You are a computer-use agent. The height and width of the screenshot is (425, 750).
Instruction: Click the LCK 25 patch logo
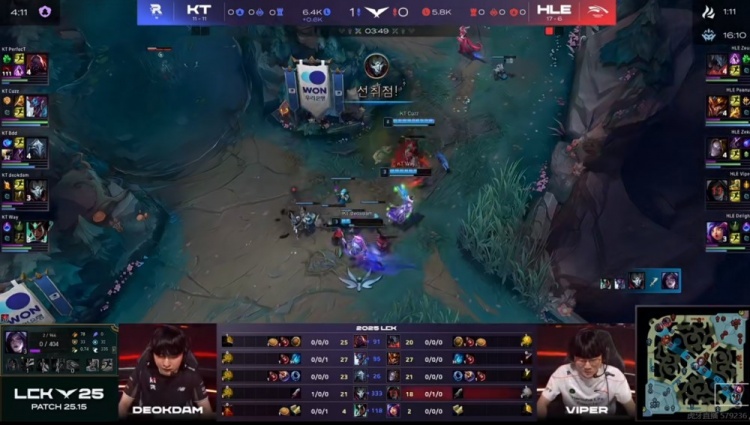click(x=58, y=398)
